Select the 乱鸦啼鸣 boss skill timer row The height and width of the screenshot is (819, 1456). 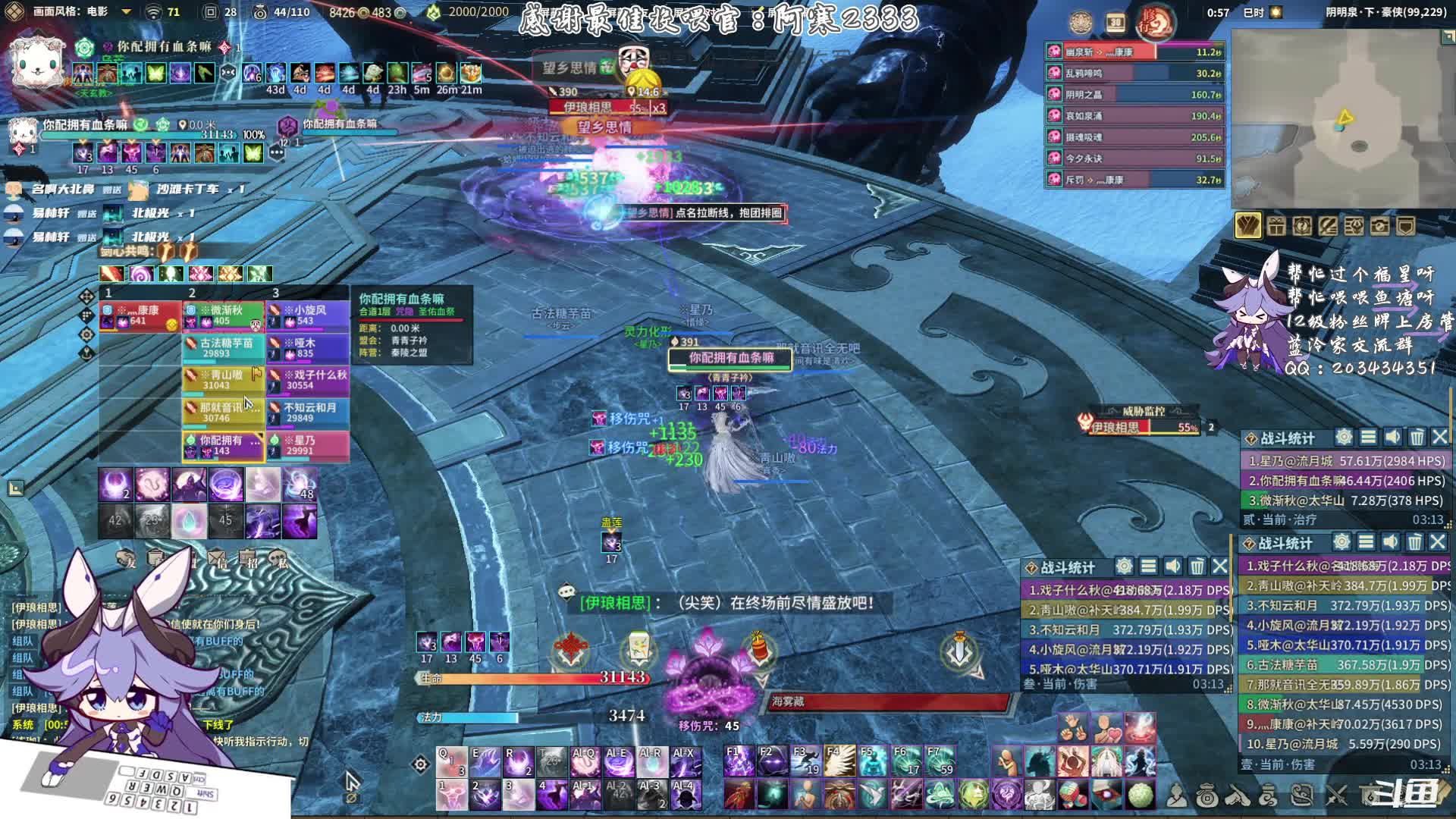pyautogui.click(x=1135, y=74)
